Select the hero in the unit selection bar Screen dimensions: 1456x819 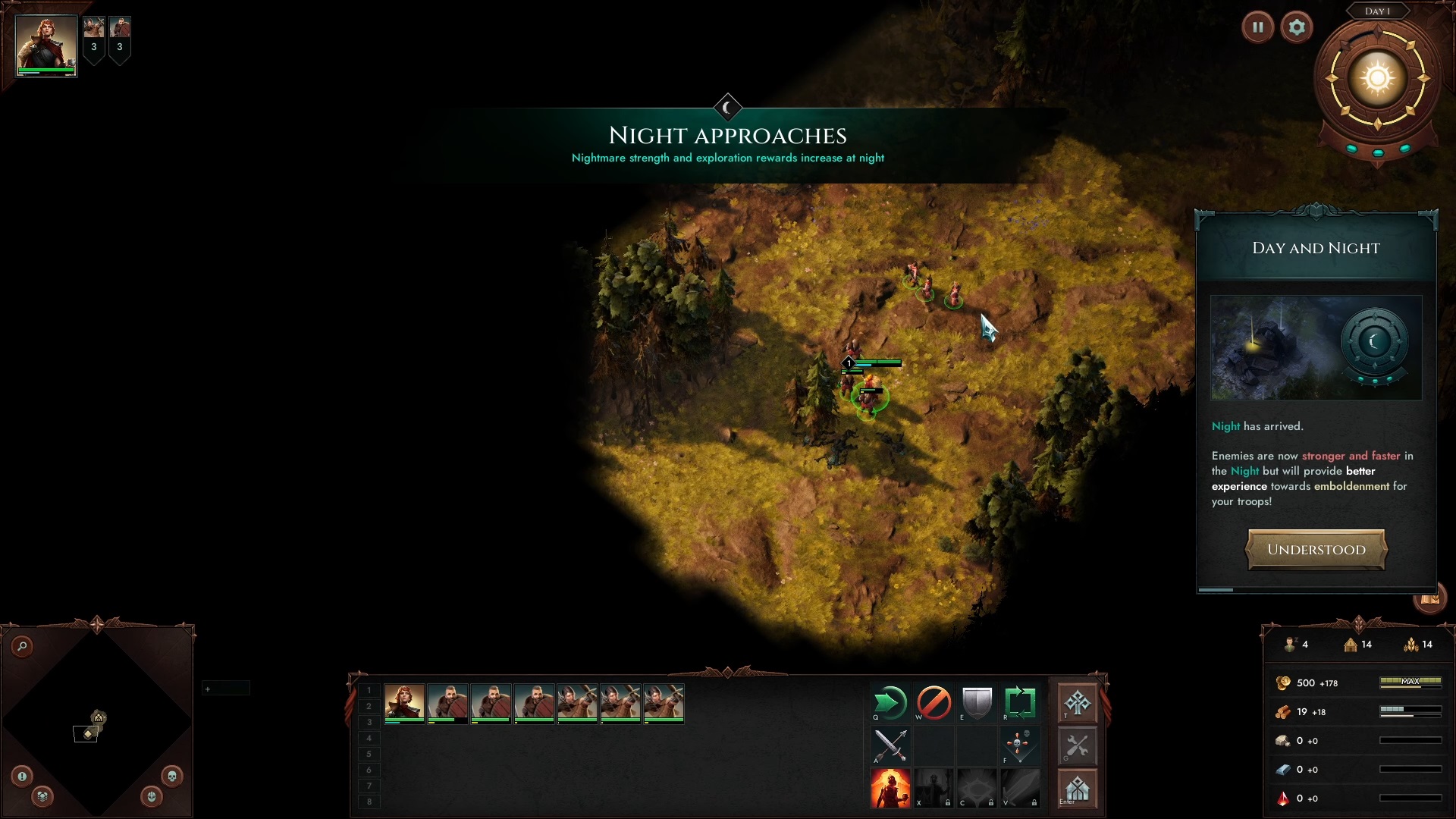[x=404, y=703]
